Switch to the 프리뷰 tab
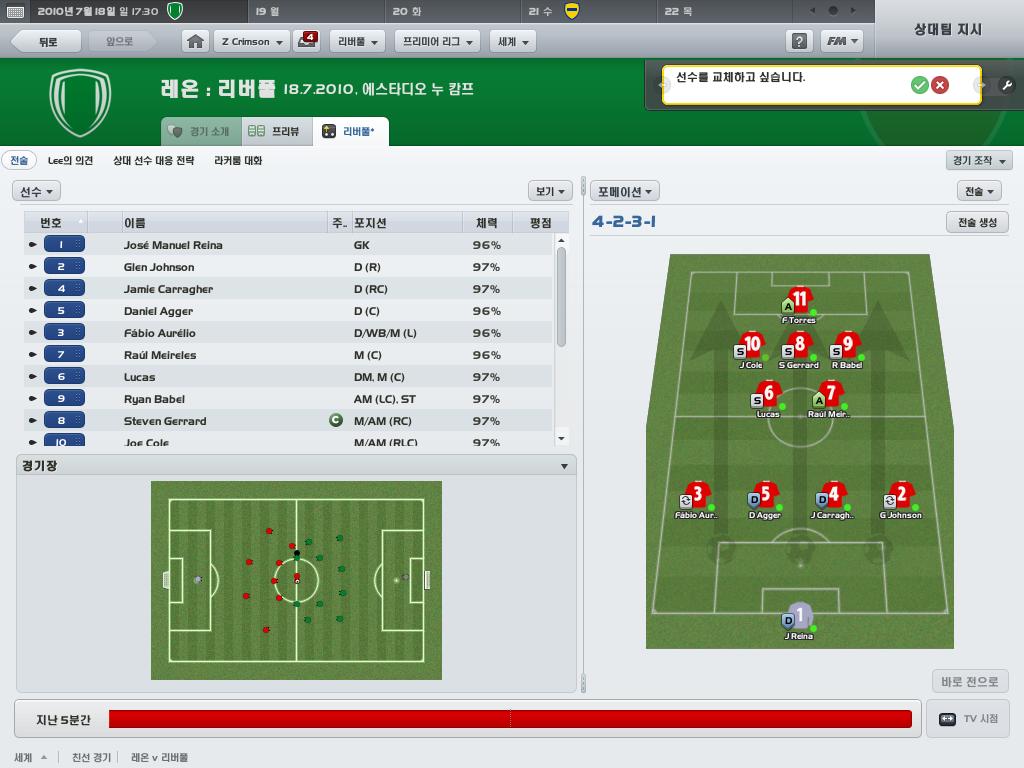Image resolution: width=1024 pixels, height=768 pixels. (276, 131)
